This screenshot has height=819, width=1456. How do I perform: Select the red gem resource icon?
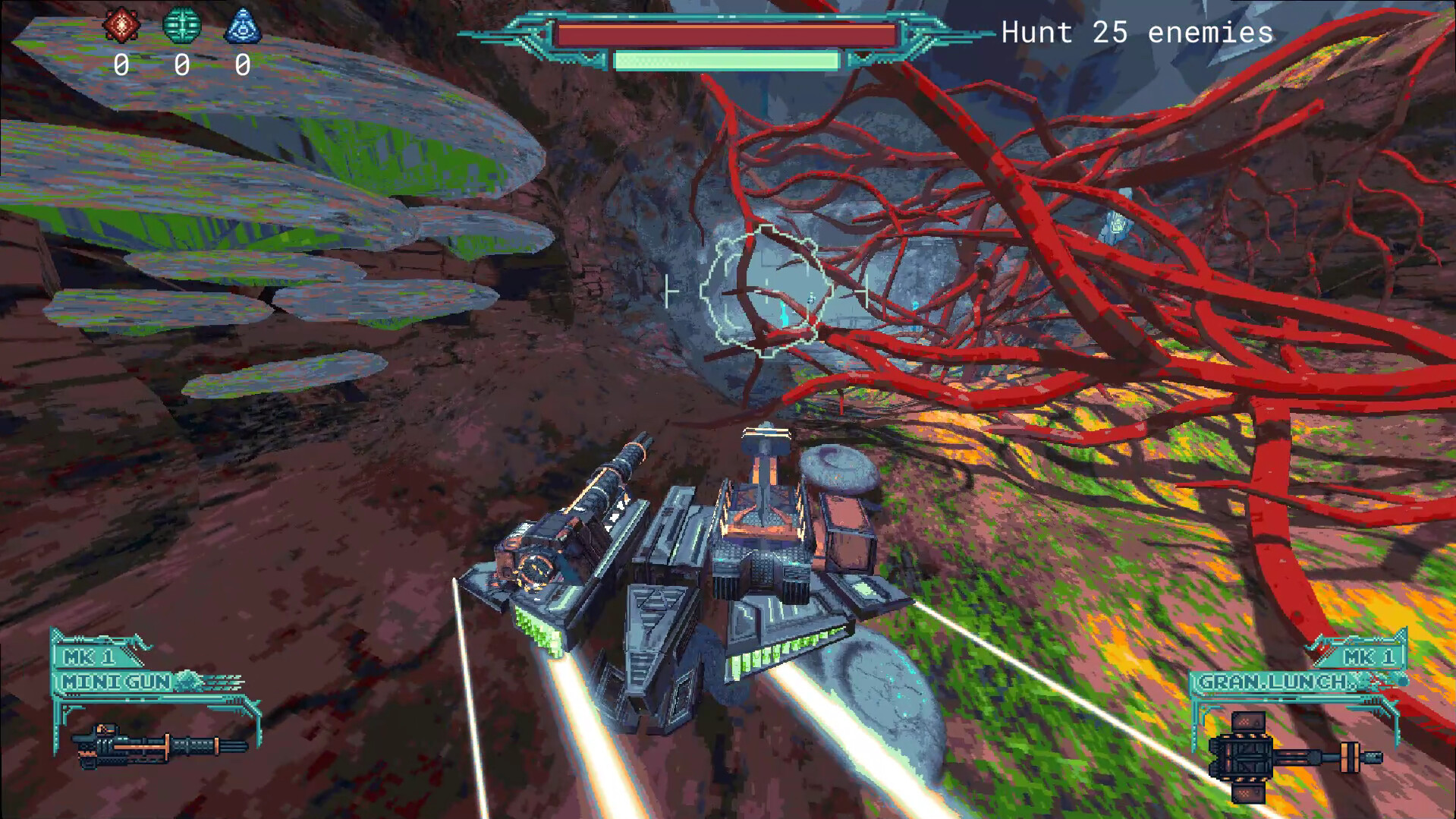pyautogui.click(x=121, y=24)
